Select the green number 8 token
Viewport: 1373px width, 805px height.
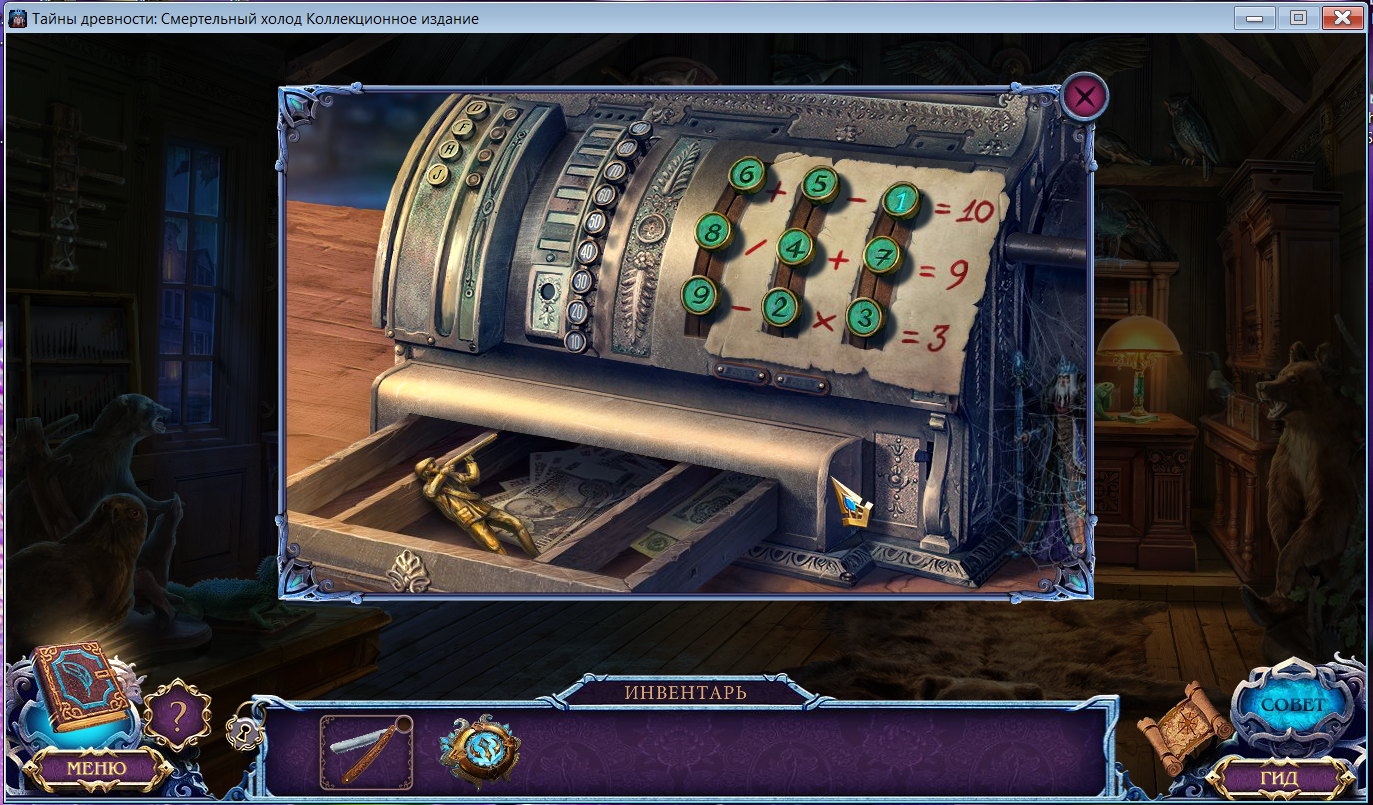point(713,233)
